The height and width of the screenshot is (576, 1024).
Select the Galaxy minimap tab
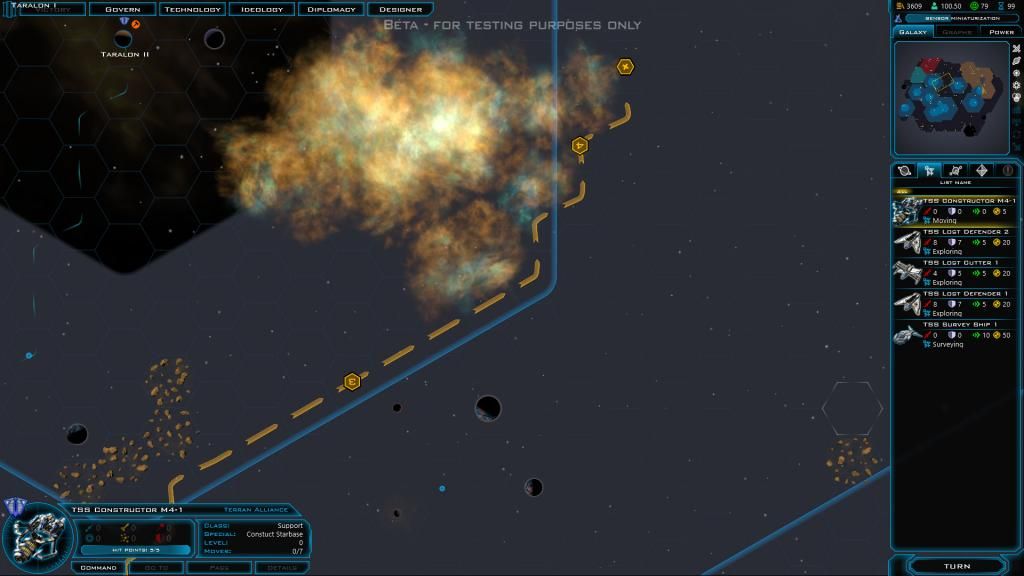tap(913, 32)
